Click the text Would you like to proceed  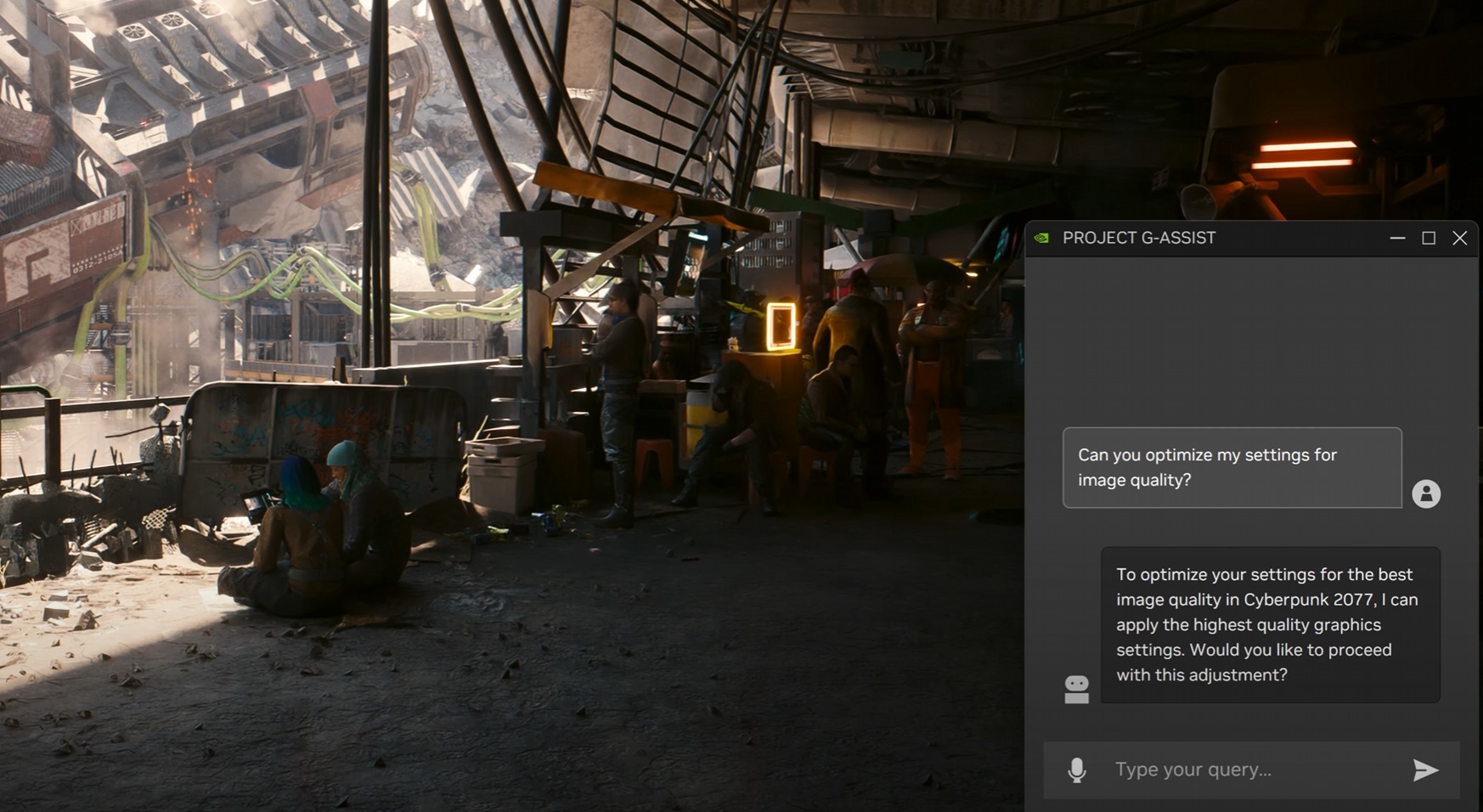click(1291, 650)
